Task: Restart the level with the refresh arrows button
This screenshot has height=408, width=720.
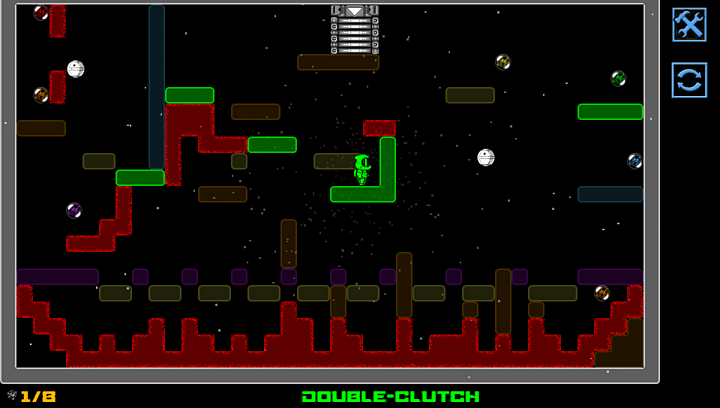Action: coord(689,79)
